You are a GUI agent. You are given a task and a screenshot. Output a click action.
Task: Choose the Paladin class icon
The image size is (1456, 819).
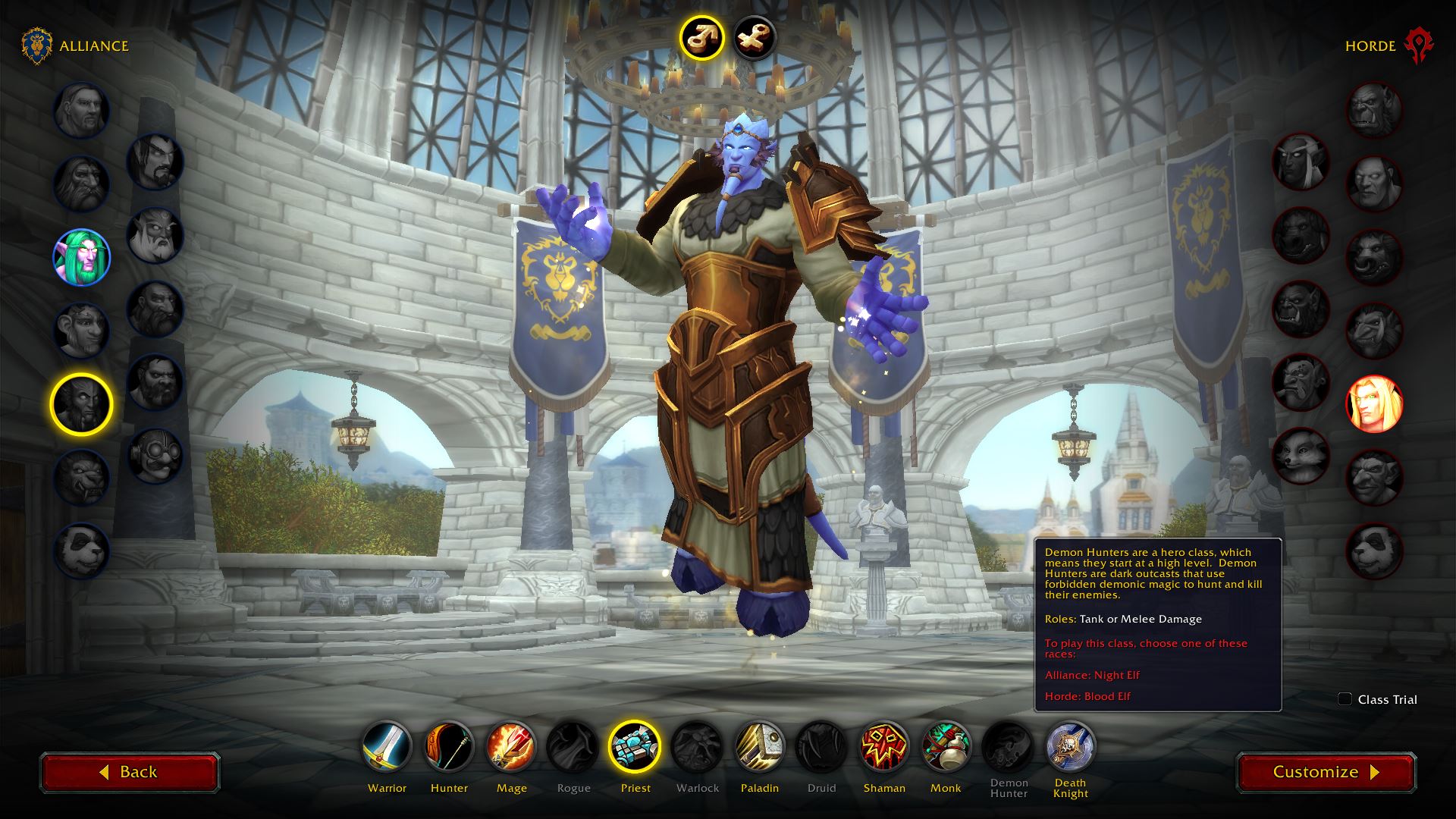coord(759,746)
